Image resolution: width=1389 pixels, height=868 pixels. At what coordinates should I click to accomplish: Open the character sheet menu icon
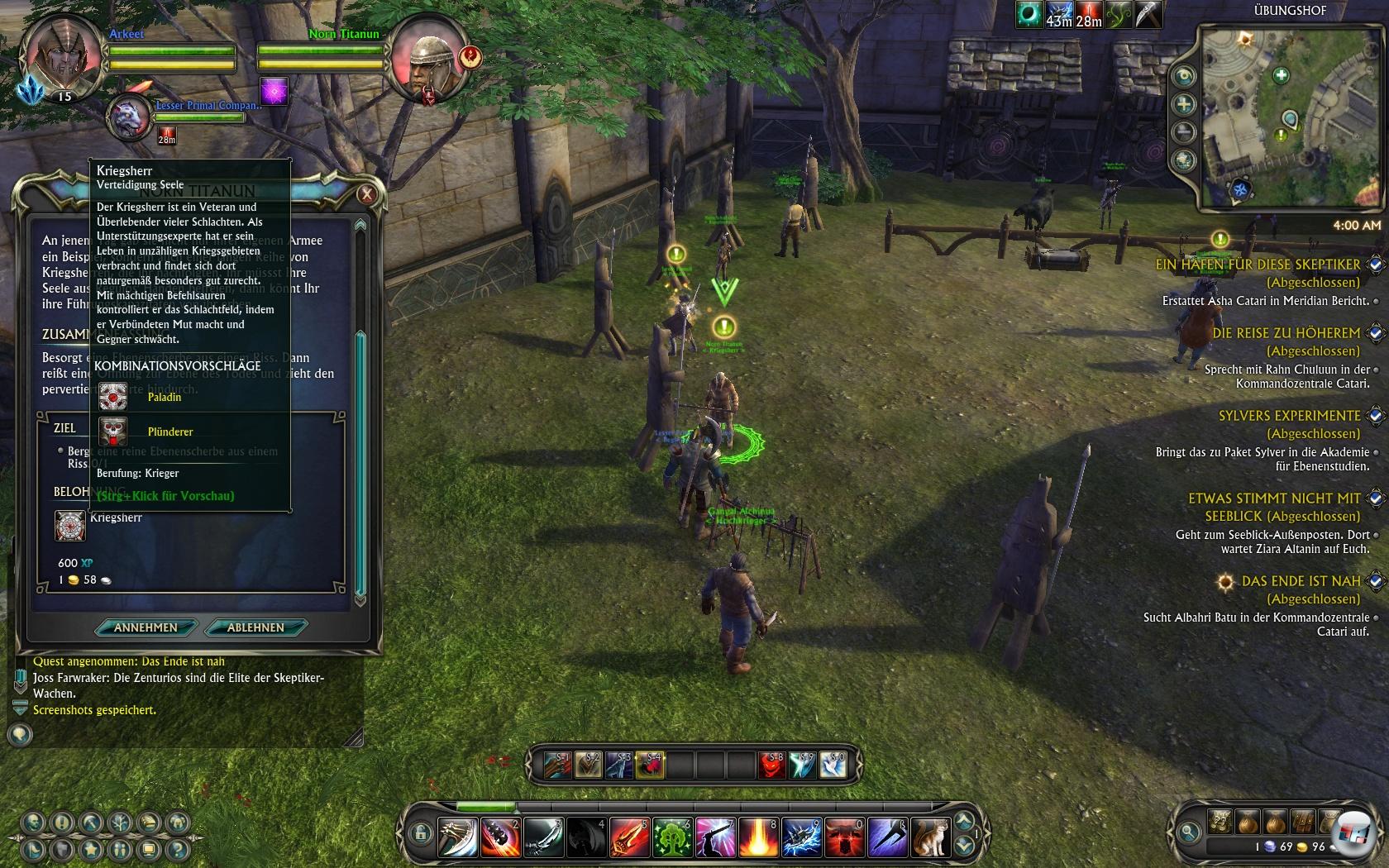pos(33,823)
